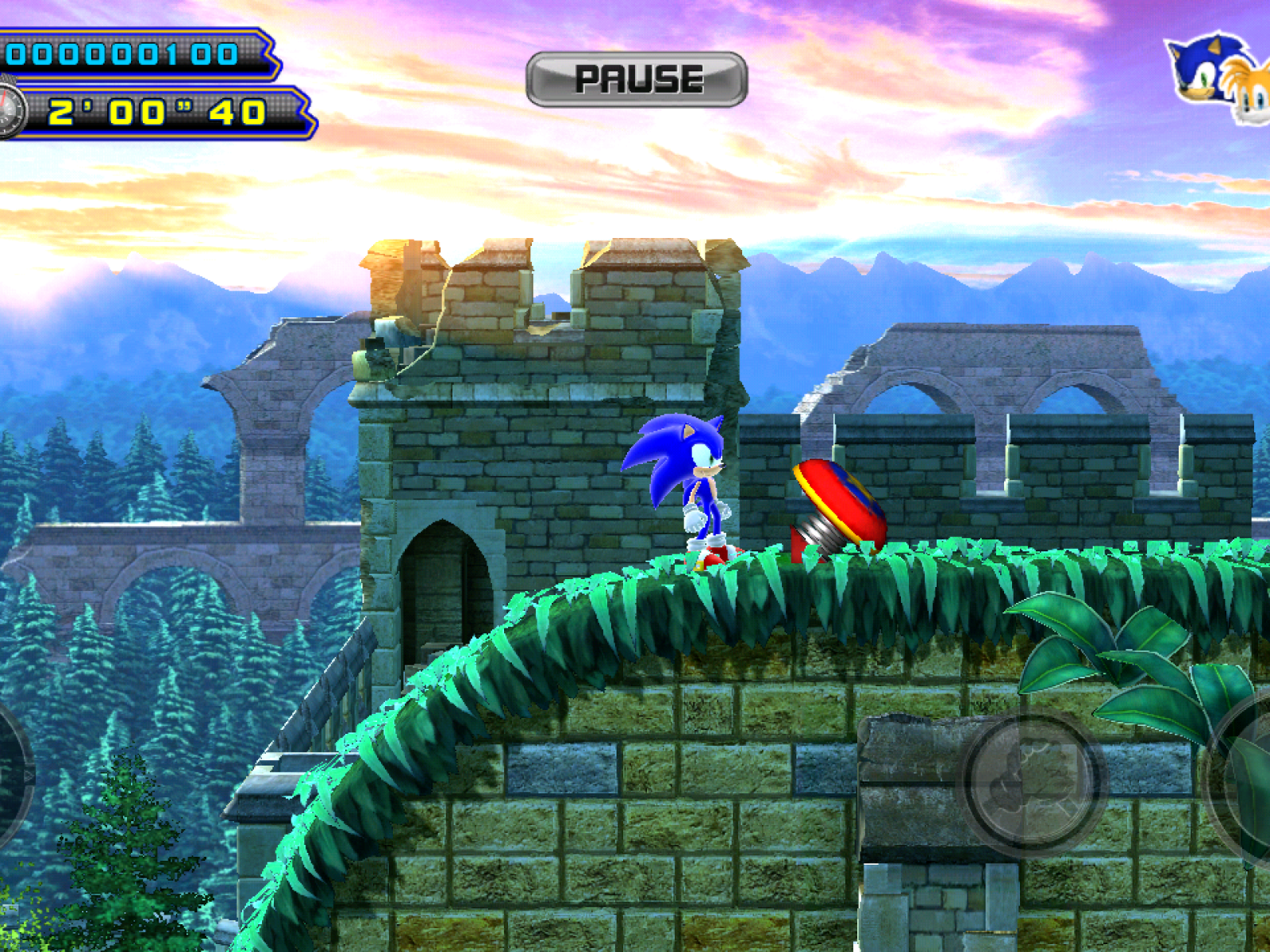Tap the large round jump button
The width and height of the screenshot is (1270, 952).
[1246, 781]
